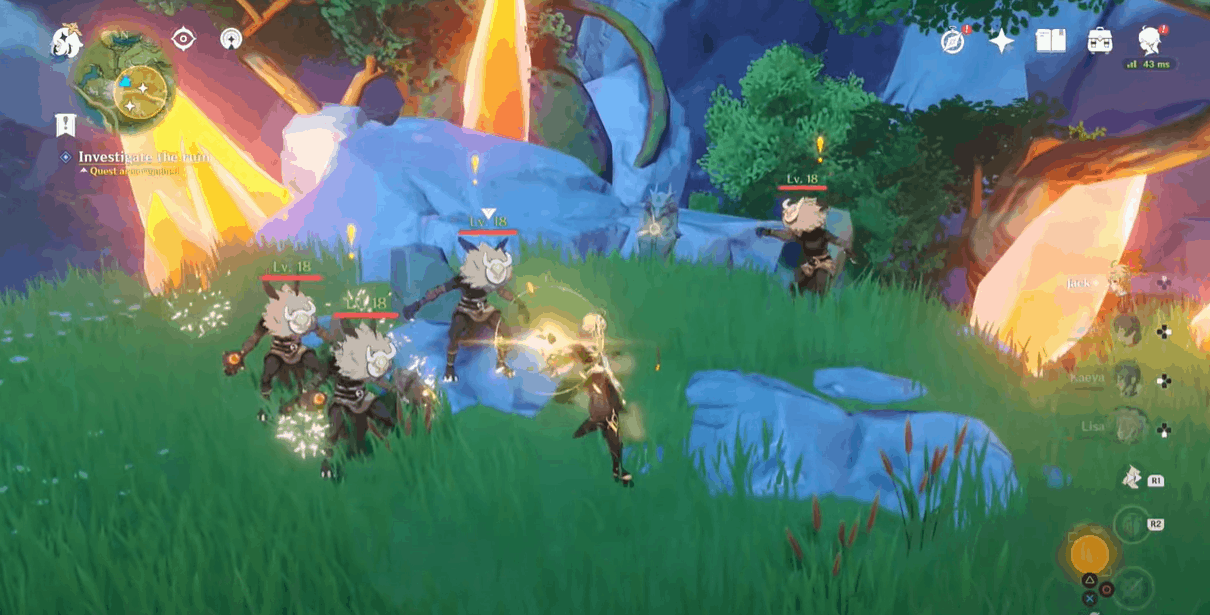
Task: Activate the elemental sight eye icon
Action: [183, 39]
